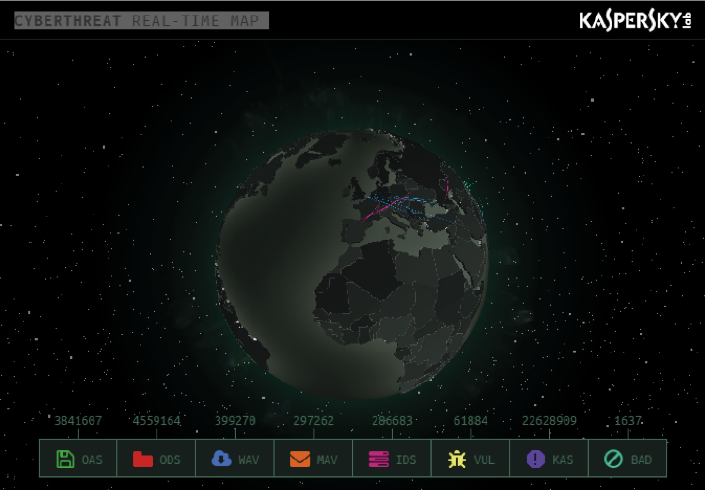Toggle the OAS detection filter
The height and width of the screenshot is (490, 705).
pyautogui.click(x=79, y=459)
